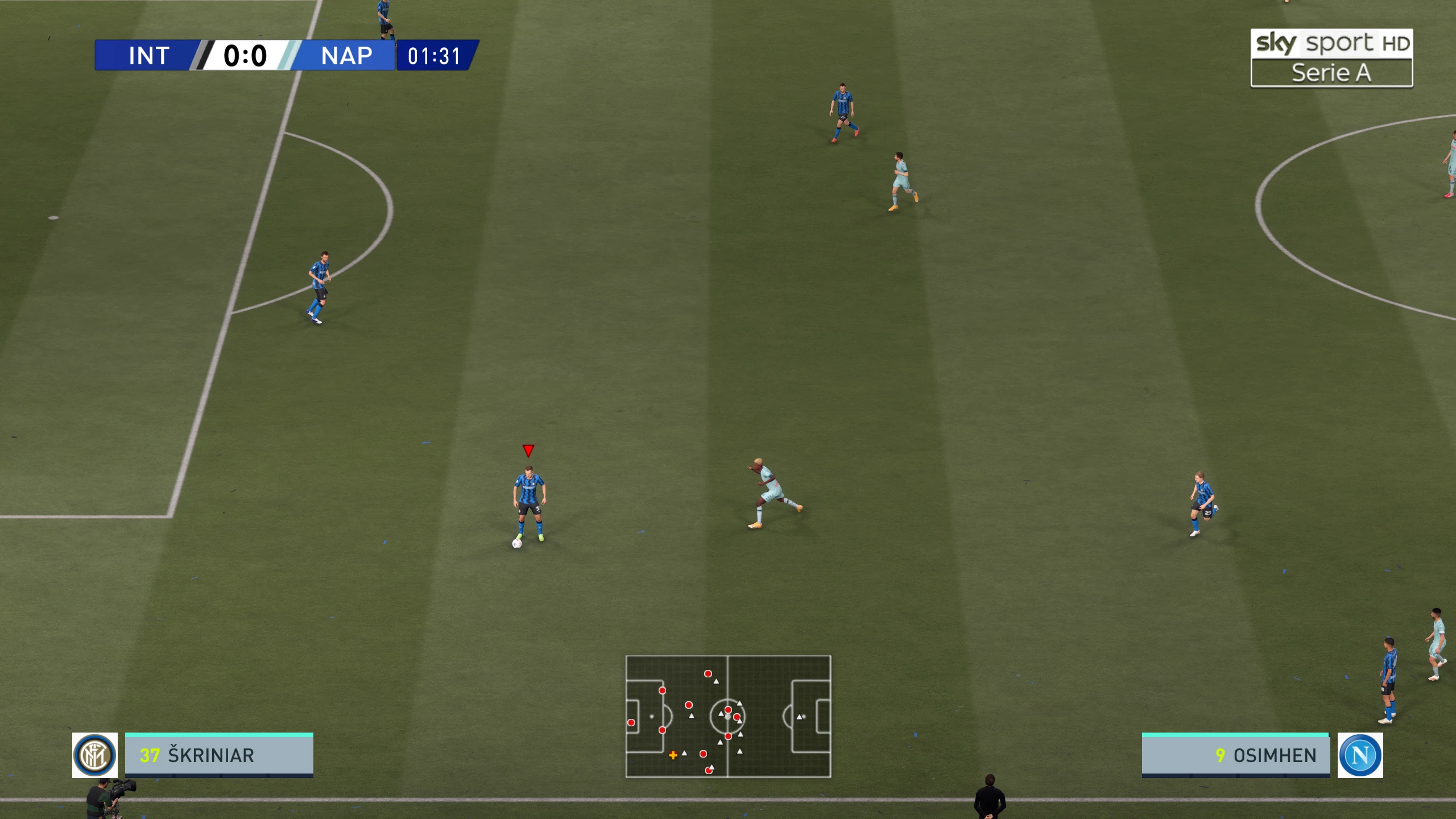Click the number 37 beside ŠKRINIAR
Viewport: 1456px width, 819px height.
(x=150, y=756)
